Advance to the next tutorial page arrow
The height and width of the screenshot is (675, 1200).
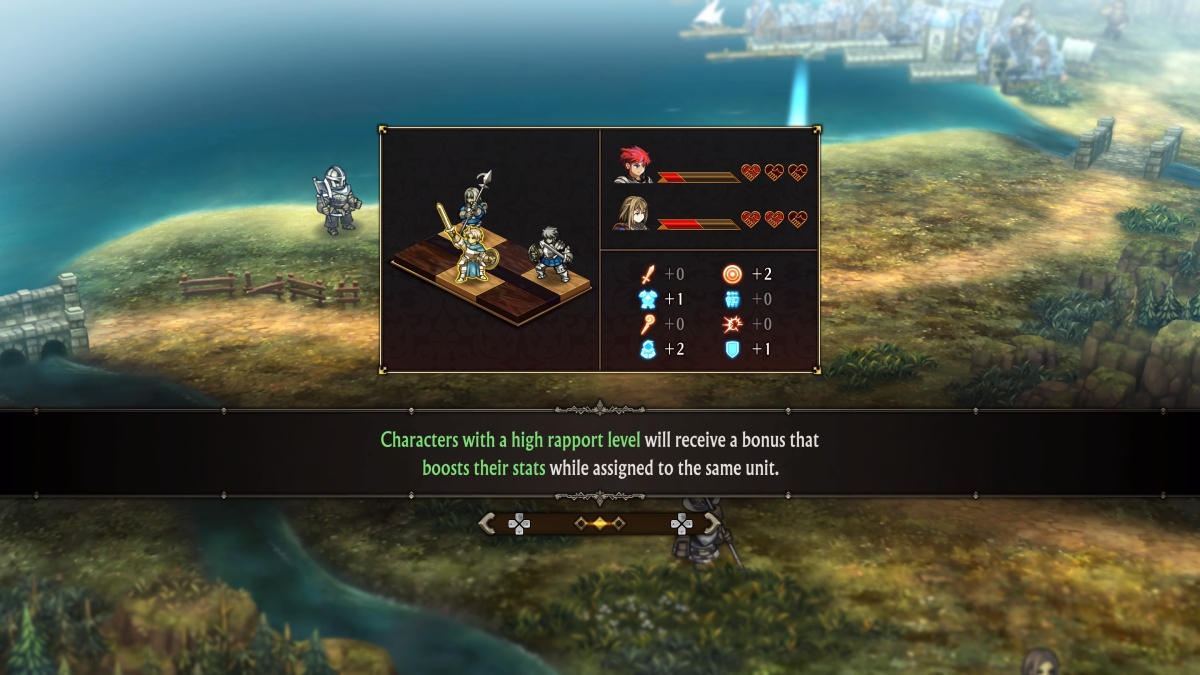[712, 523]
